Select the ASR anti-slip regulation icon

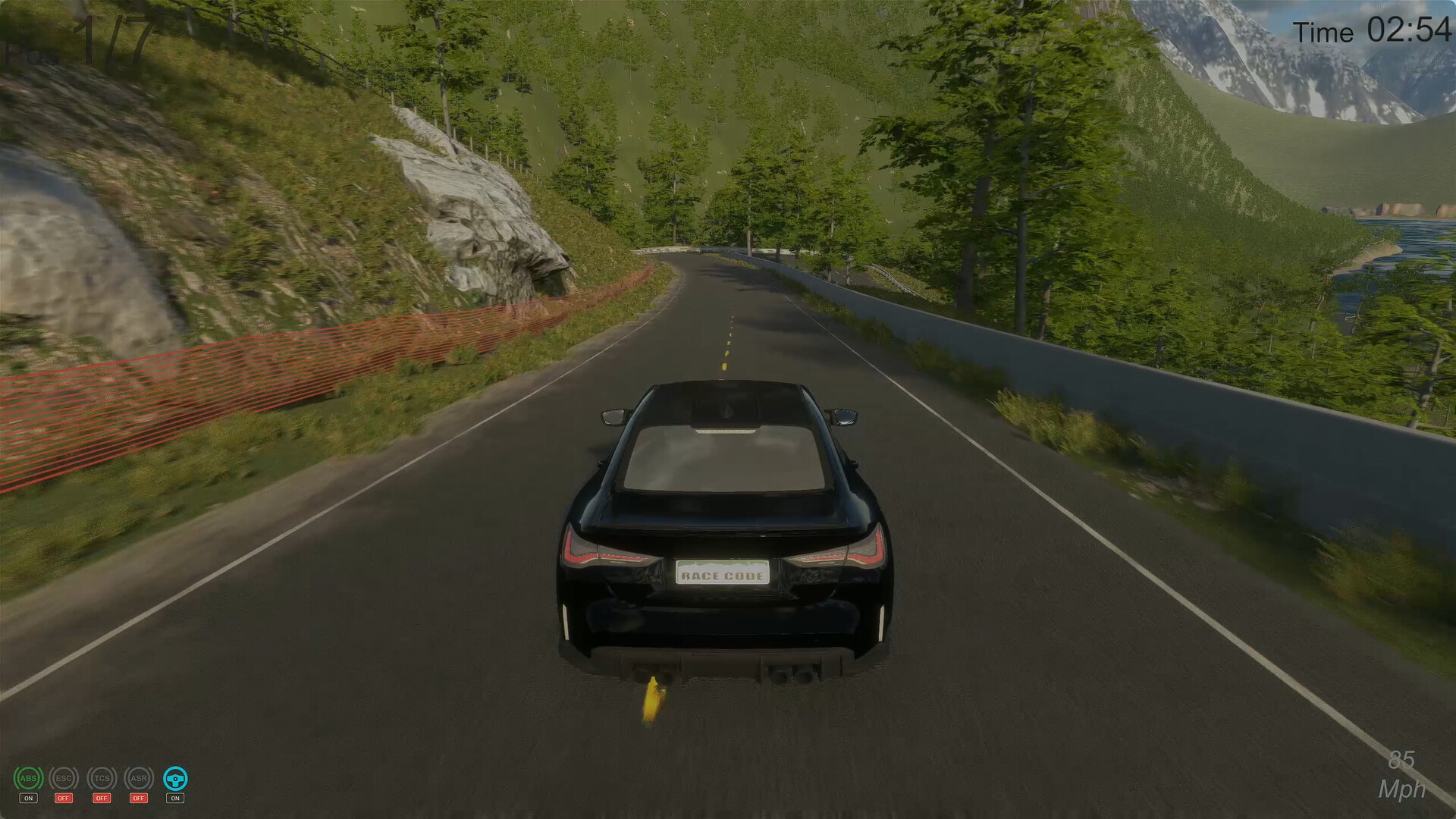pos(139,778)
